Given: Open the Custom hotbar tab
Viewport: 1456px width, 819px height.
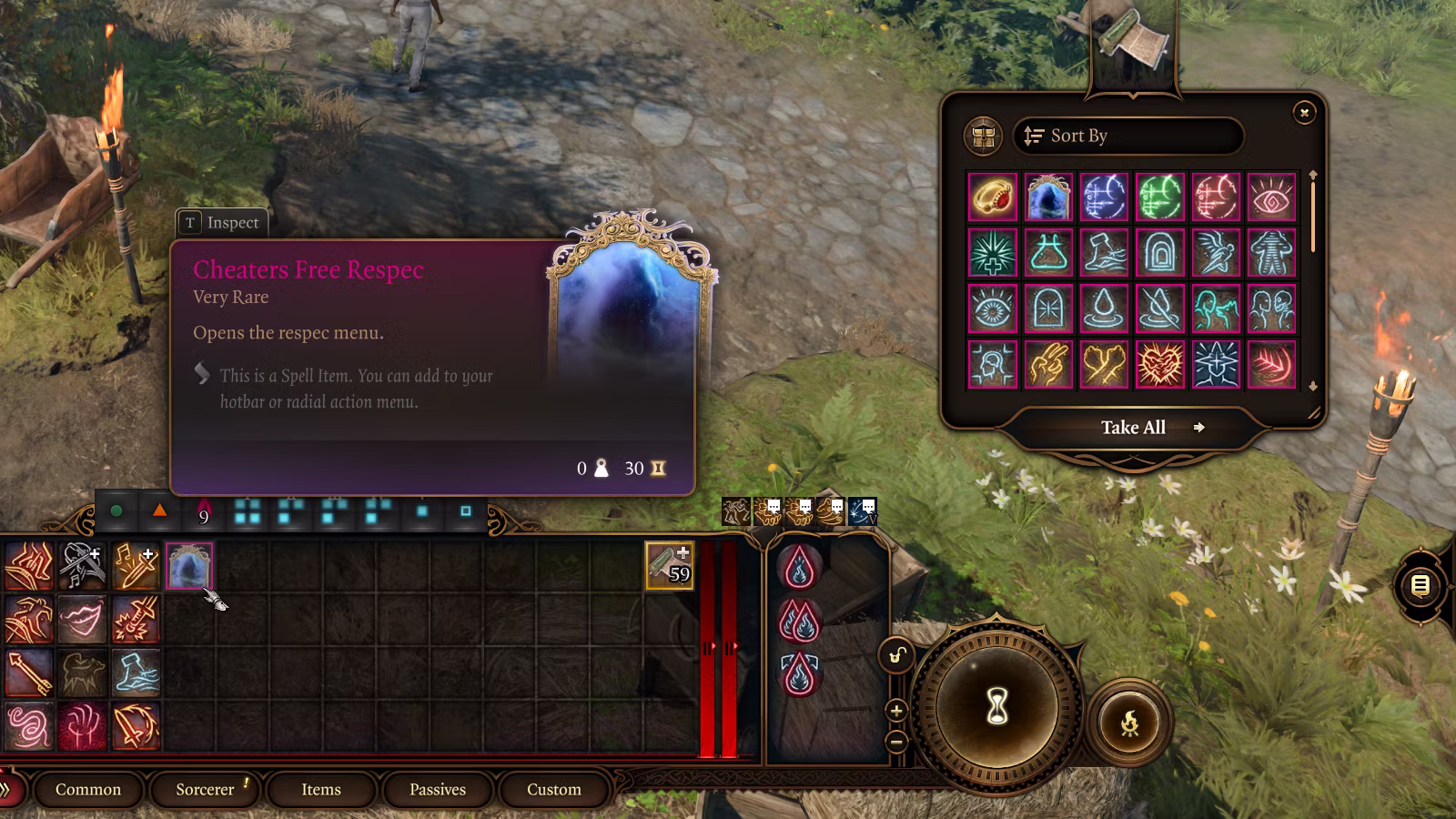Looking at the screenshot, I should [x=554, y=790].
